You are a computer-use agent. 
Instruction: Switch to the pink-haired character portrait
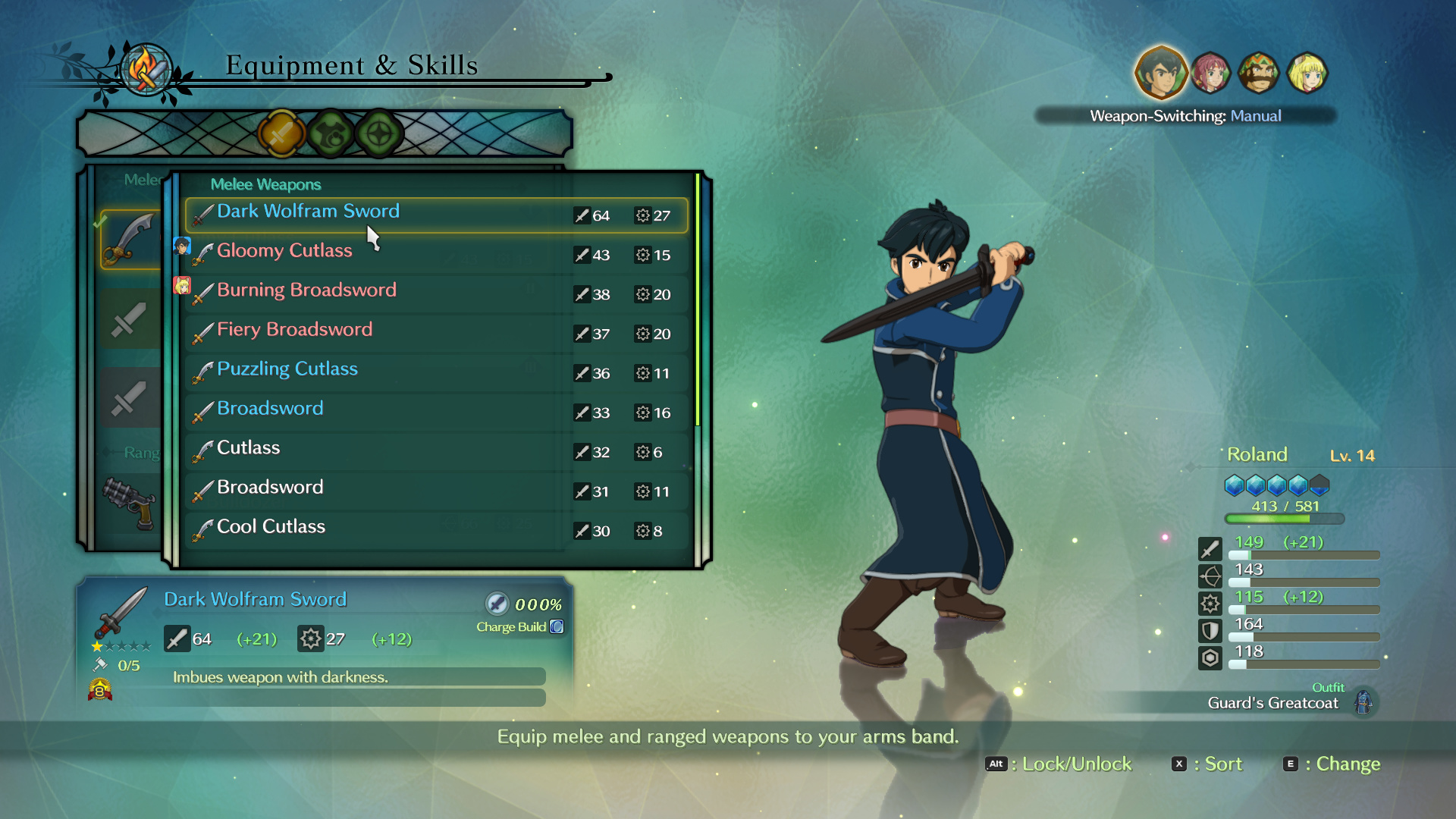(x=1210, y=74)
